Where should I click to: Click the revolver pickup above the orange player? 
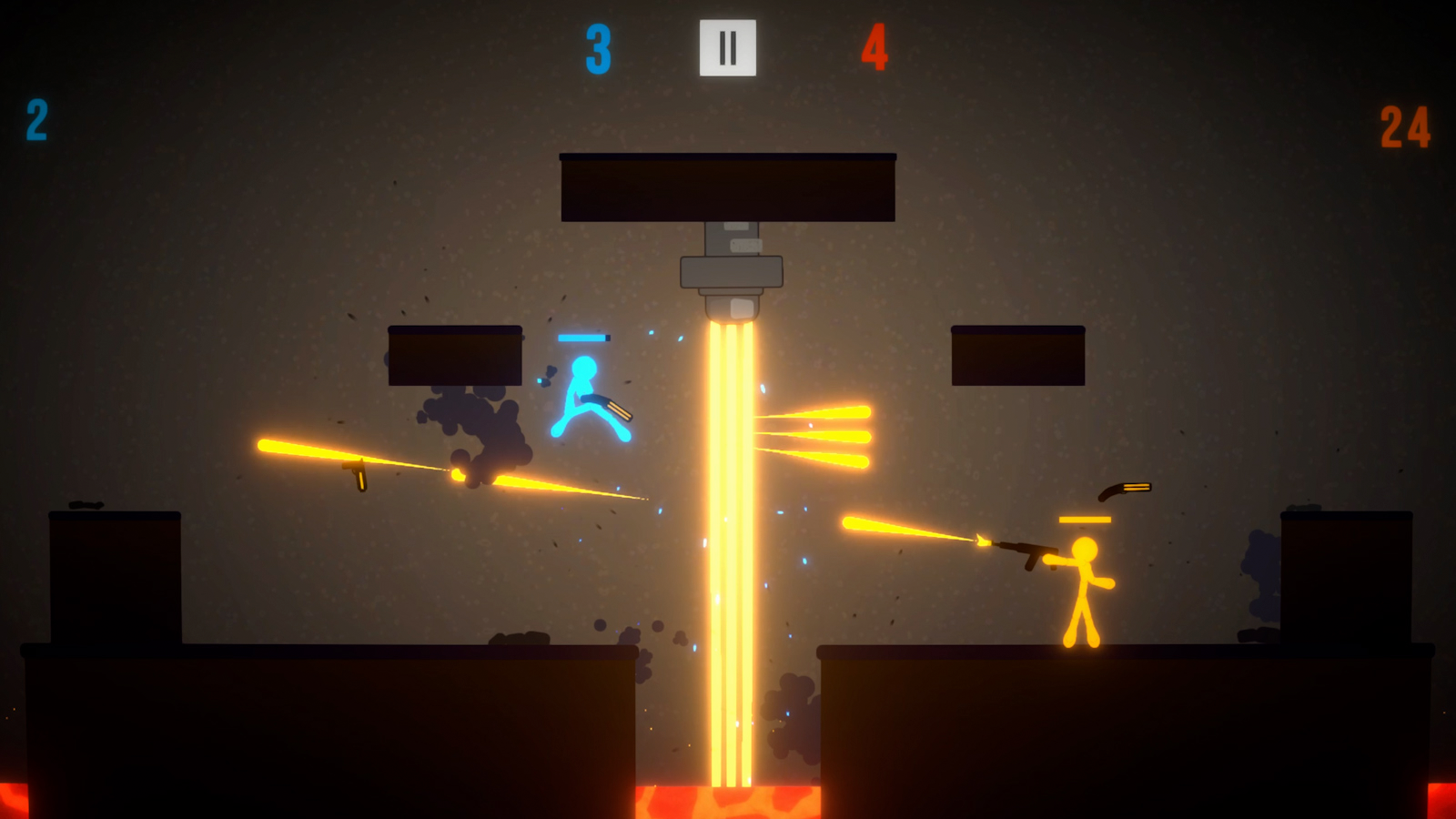[1124, 490]
